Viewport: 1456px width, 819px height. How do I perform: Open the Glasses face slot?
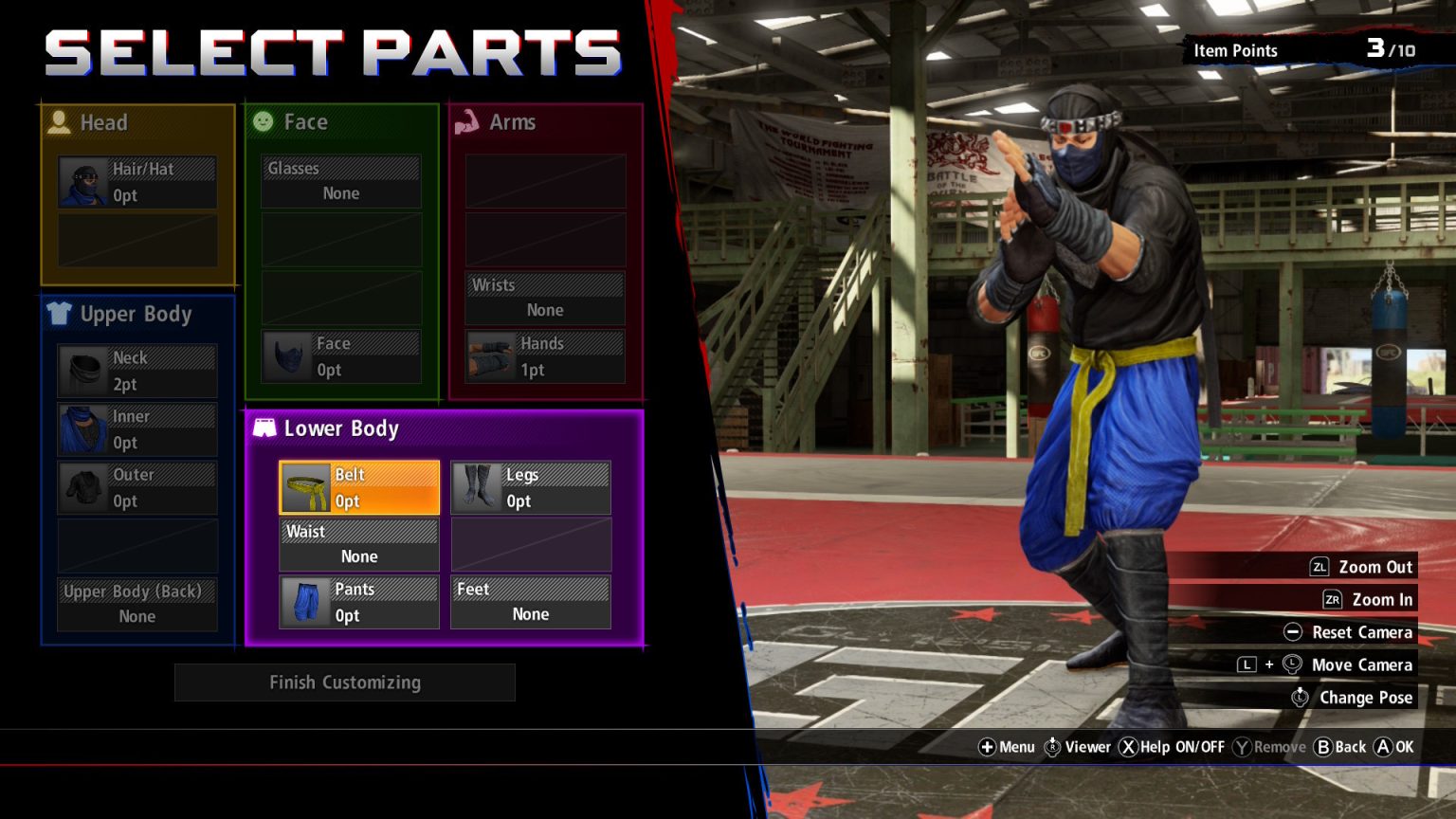pos(341,181)
